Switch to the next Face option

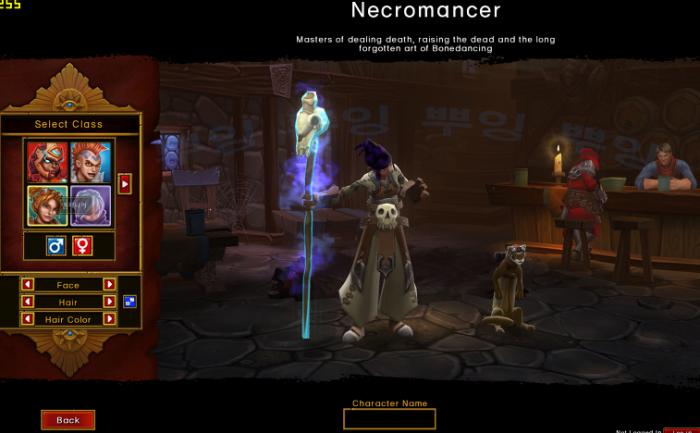point(109,285)
